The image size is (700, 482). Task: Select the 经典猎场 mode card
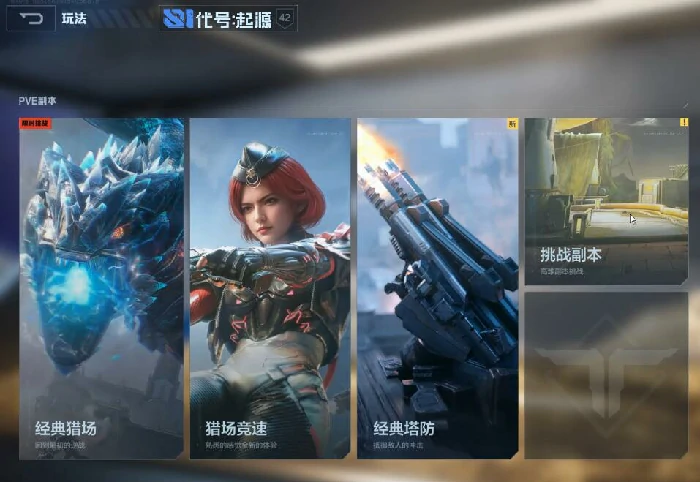coord(101,288)
